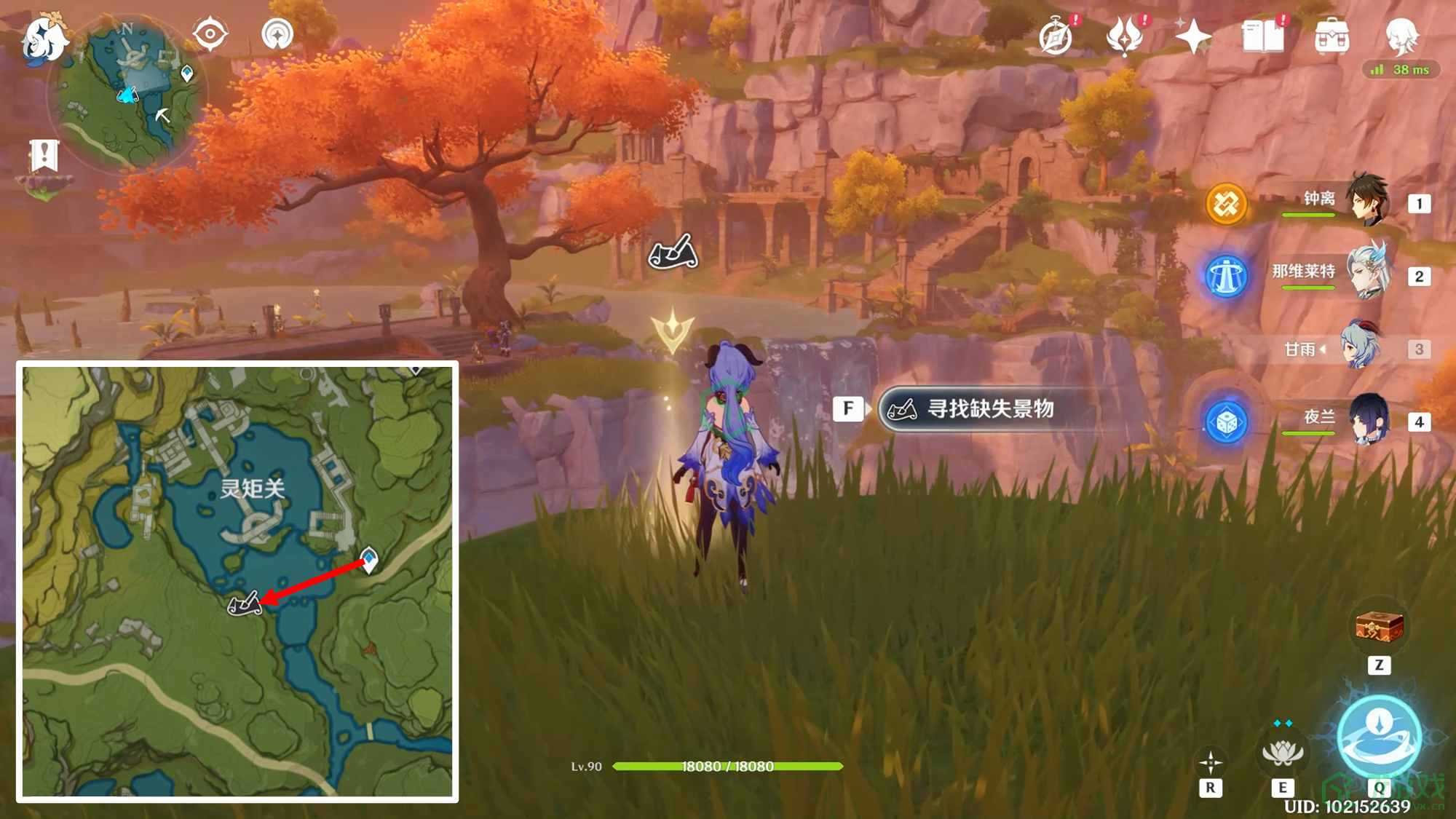Screen dimensions: 1456x819
Task: Toggle the elemental sight eye icon
Action: tap(210, 34)
